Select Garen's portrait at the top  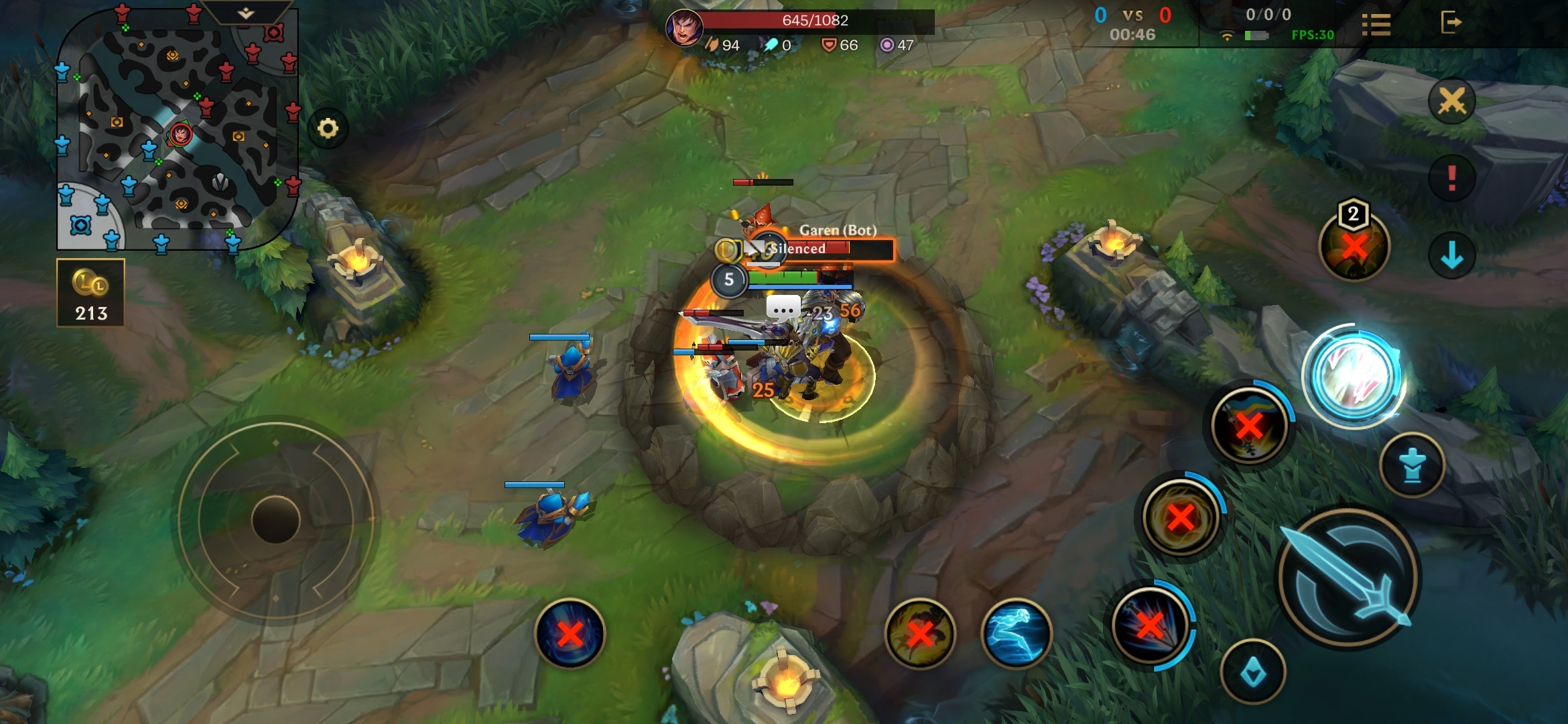[x=684, y=27]
